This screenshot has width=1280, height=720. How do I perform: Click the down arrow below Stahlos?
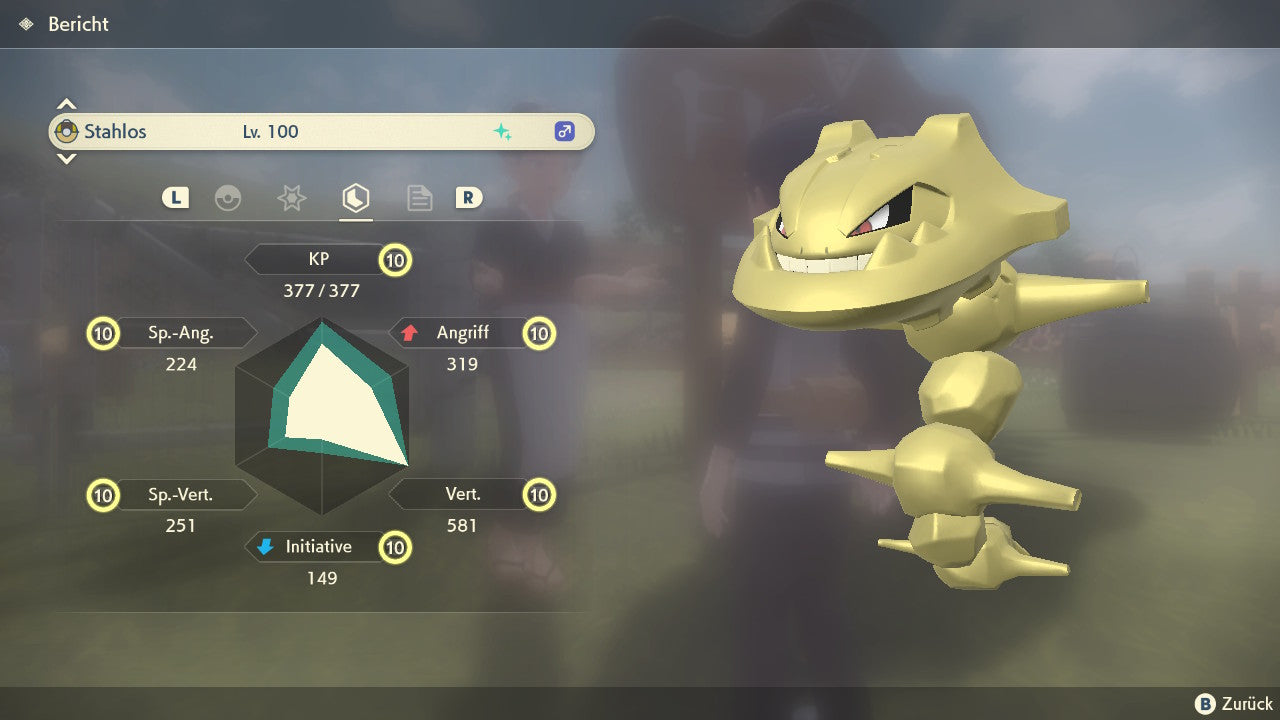click(x=66, y=158)
